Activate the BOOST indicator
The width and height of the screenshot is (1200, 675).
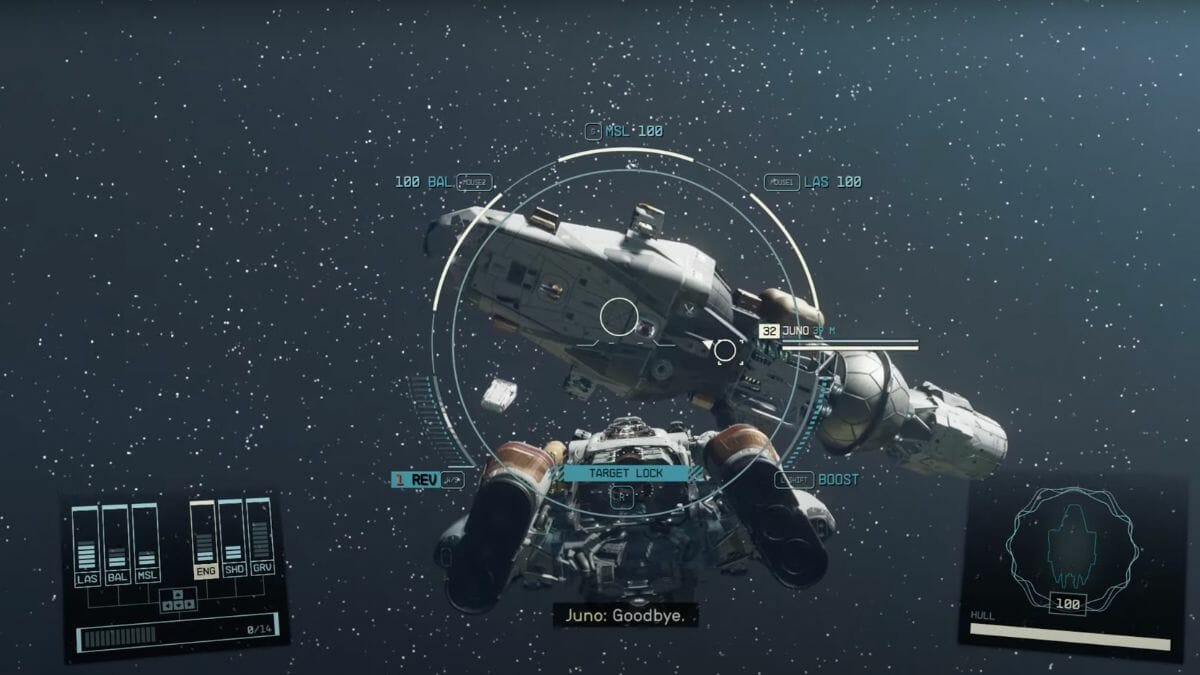(837, 480)
